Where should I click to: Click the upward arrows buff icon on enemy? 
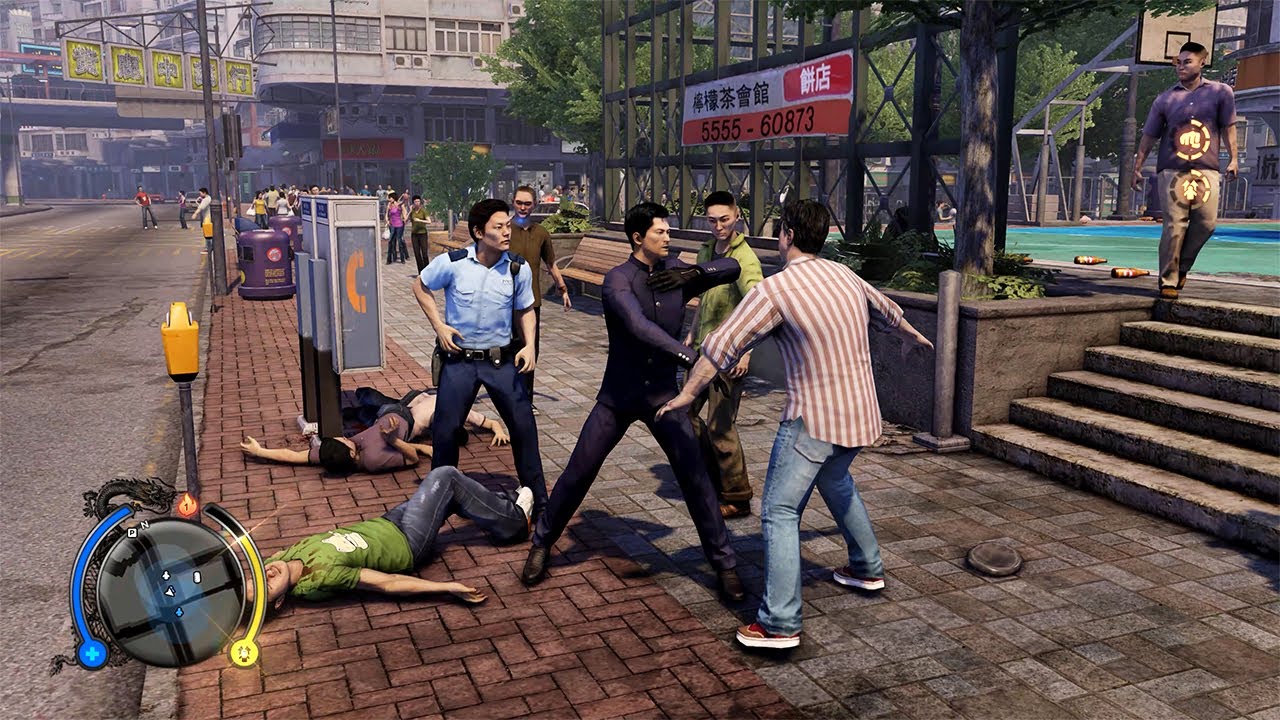(1190, 187)
